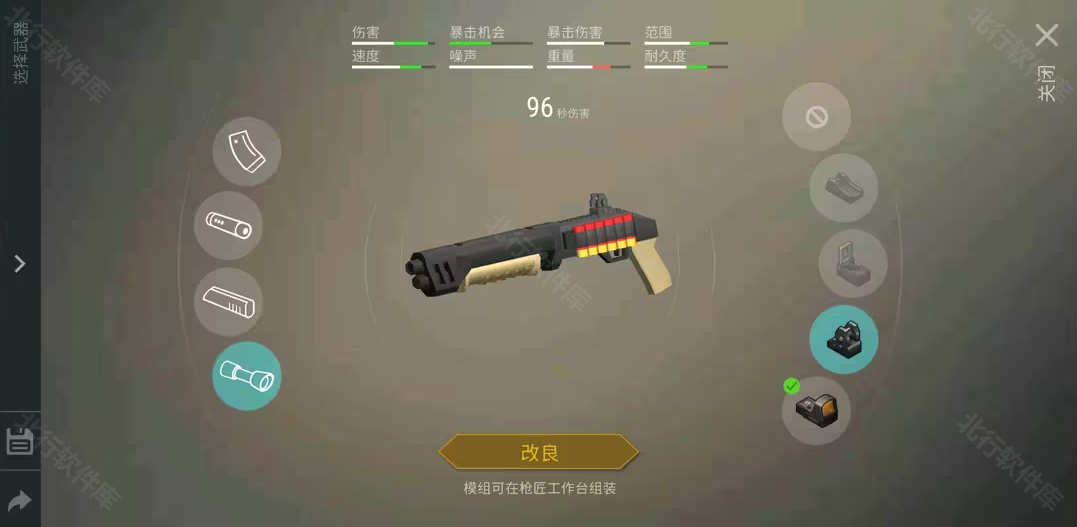The height and width of the screenshot is (527, 1077).
Task: Pick the low iron sight attachment
Action: [x=843, y=188]
